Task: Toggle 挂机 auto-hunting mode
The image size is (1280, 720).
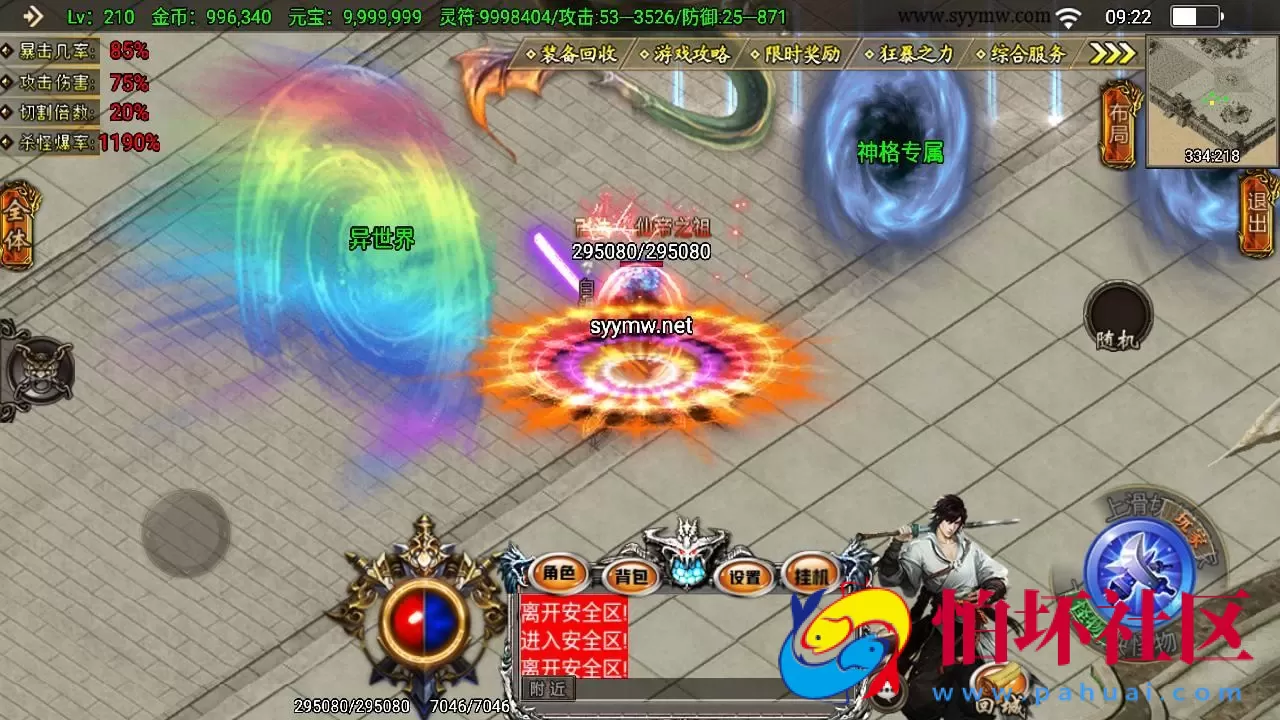Action: [810, 577]
